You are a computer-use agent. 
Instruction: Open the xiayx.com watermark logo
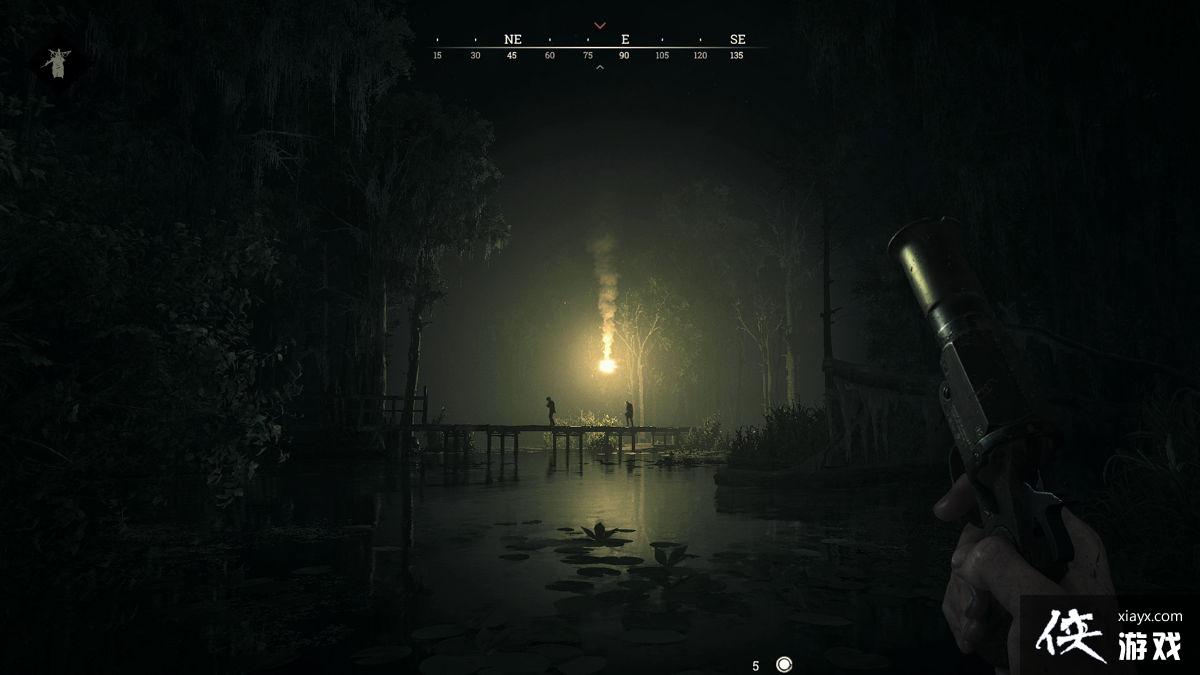point(1108,634)
